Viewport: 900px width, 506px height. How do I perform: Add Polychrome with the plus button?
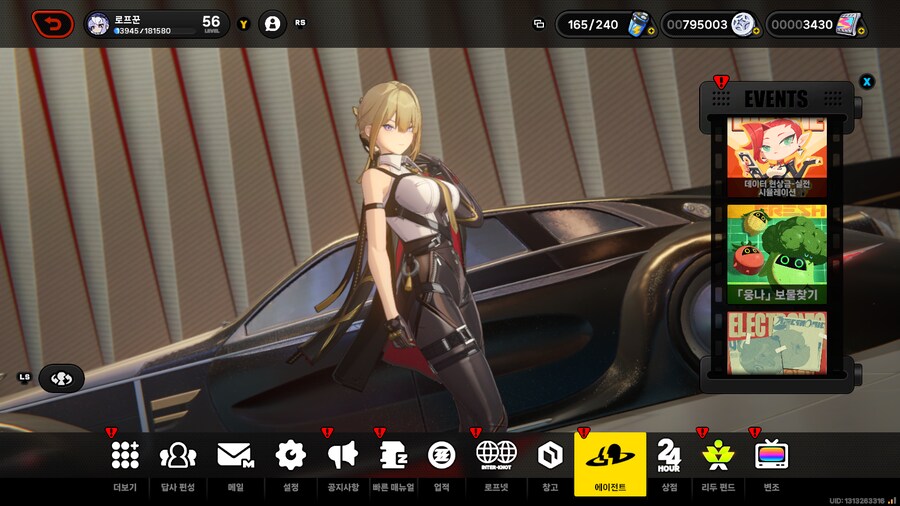point(862,31)
